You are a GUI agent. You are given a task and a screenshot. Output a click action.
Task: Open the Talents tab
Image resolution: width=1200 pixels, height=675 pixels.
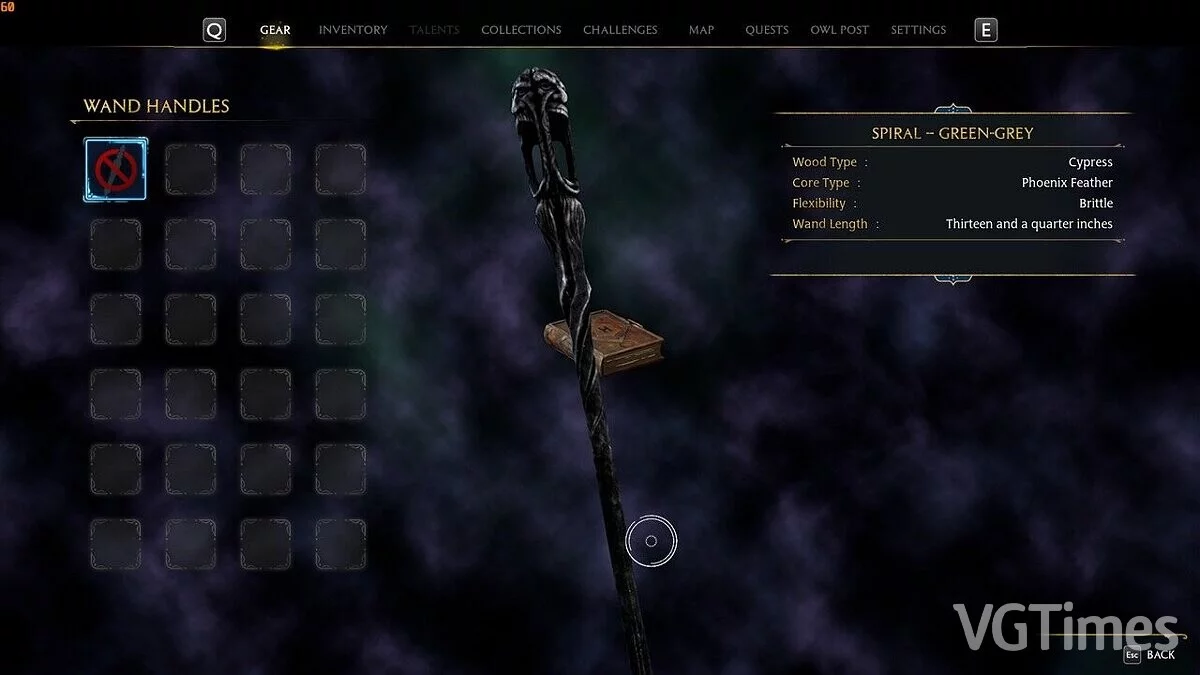click(x=434, y=30)
